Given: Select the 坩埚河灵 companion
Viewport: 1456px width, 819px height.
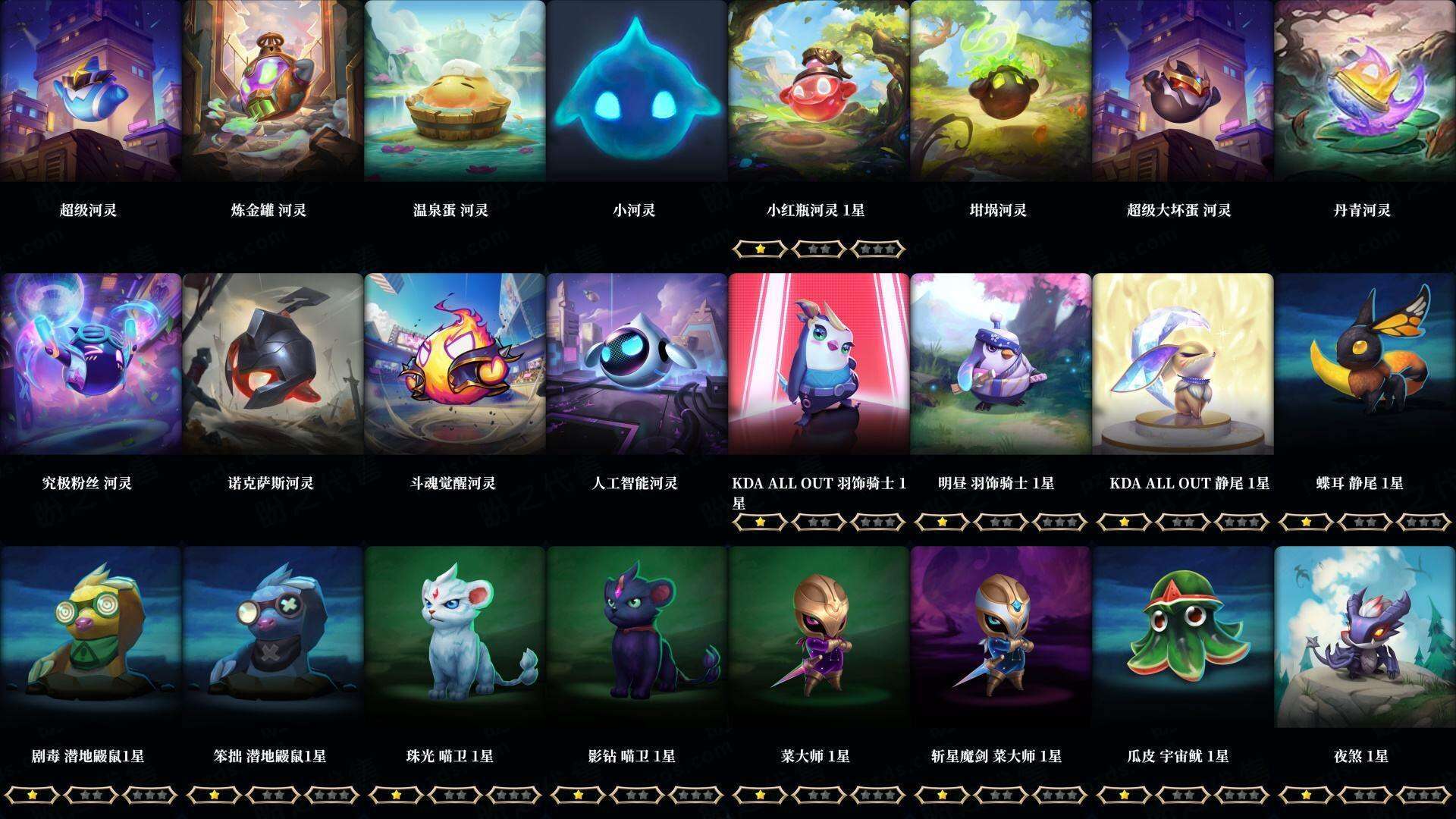Looking at the screenshot, I should (1001, 91).
